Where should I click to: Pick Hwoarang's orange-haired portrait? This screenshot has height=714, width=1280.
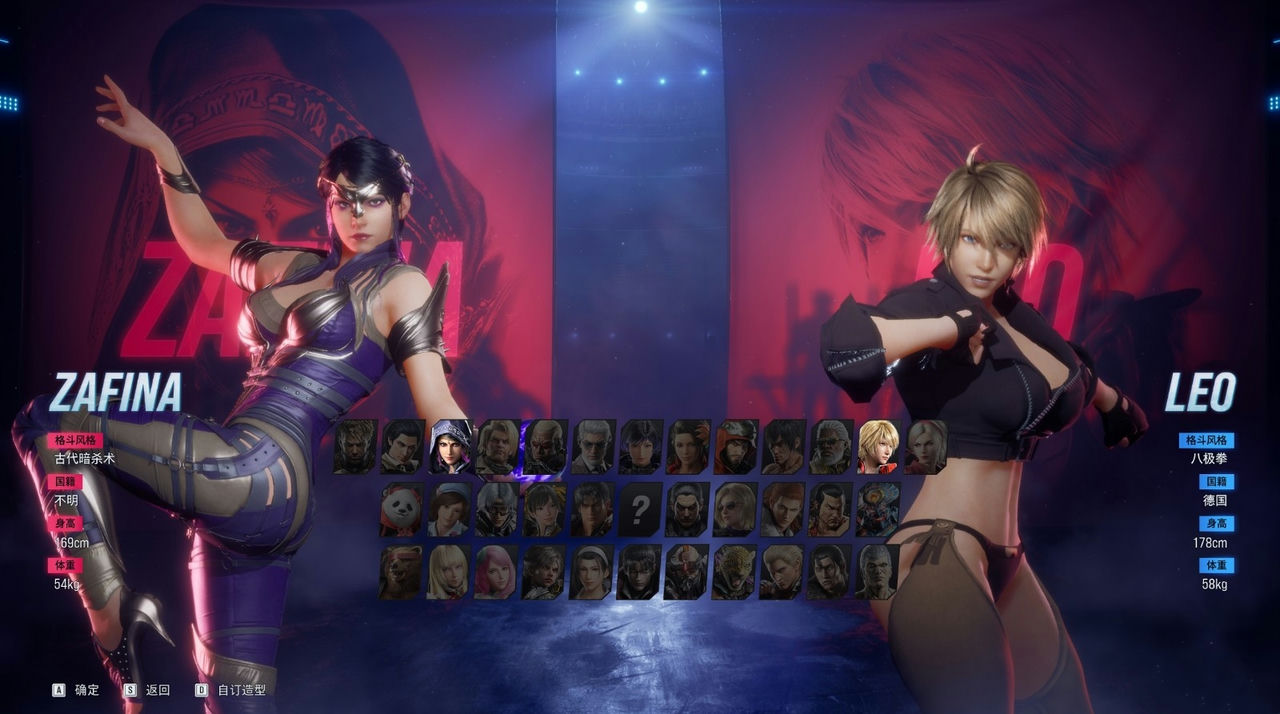782,510
